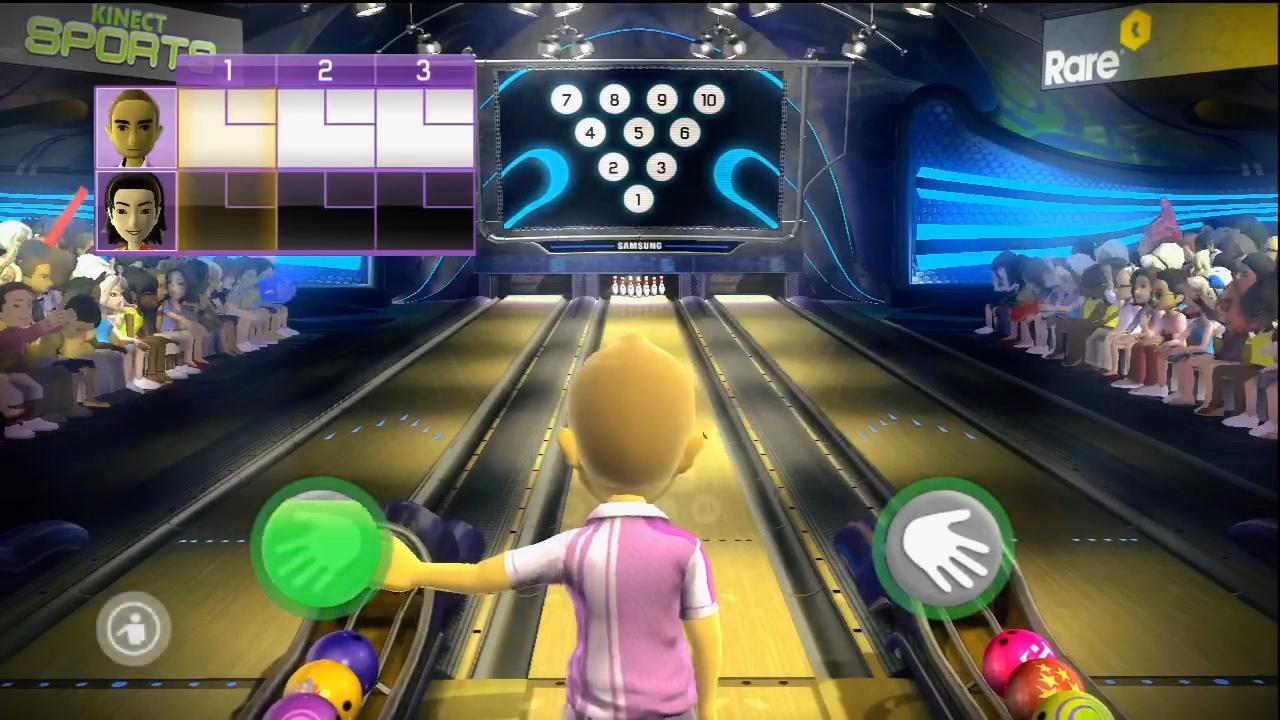
Task: Click pin 10 on the overhead pin display
Action: (x=710, y=100)
